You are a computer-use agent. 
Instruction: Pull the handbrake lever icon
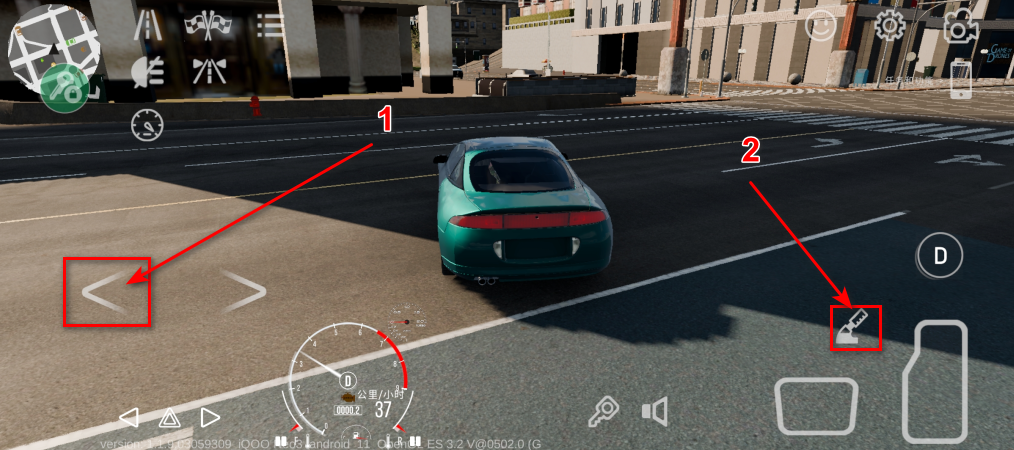pyautogui.click(x=855, y=328)
